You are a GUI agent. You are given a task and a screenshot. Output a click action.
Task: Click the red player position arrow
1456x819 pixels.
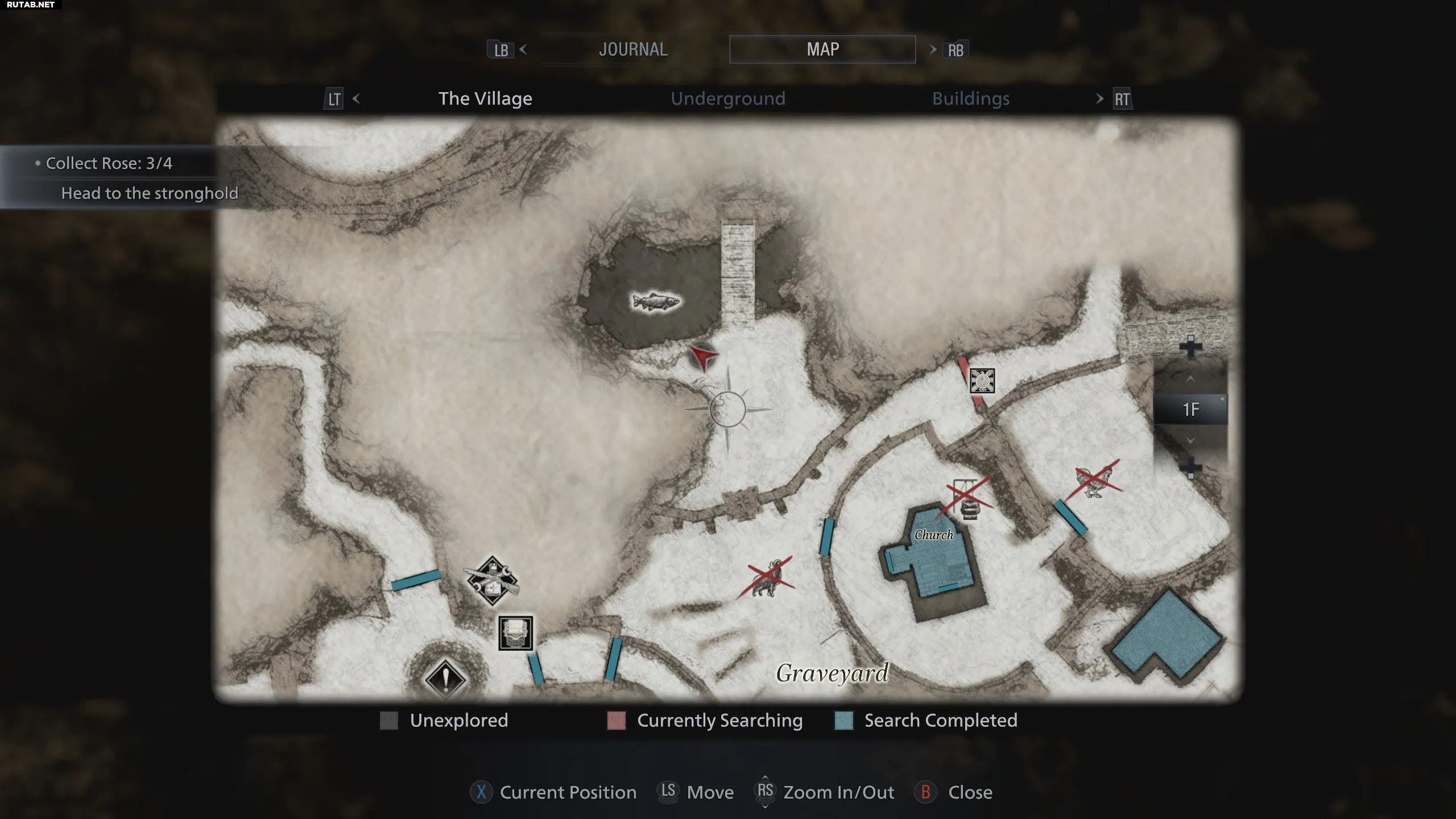pyautogui.click(x=704, y=357)
